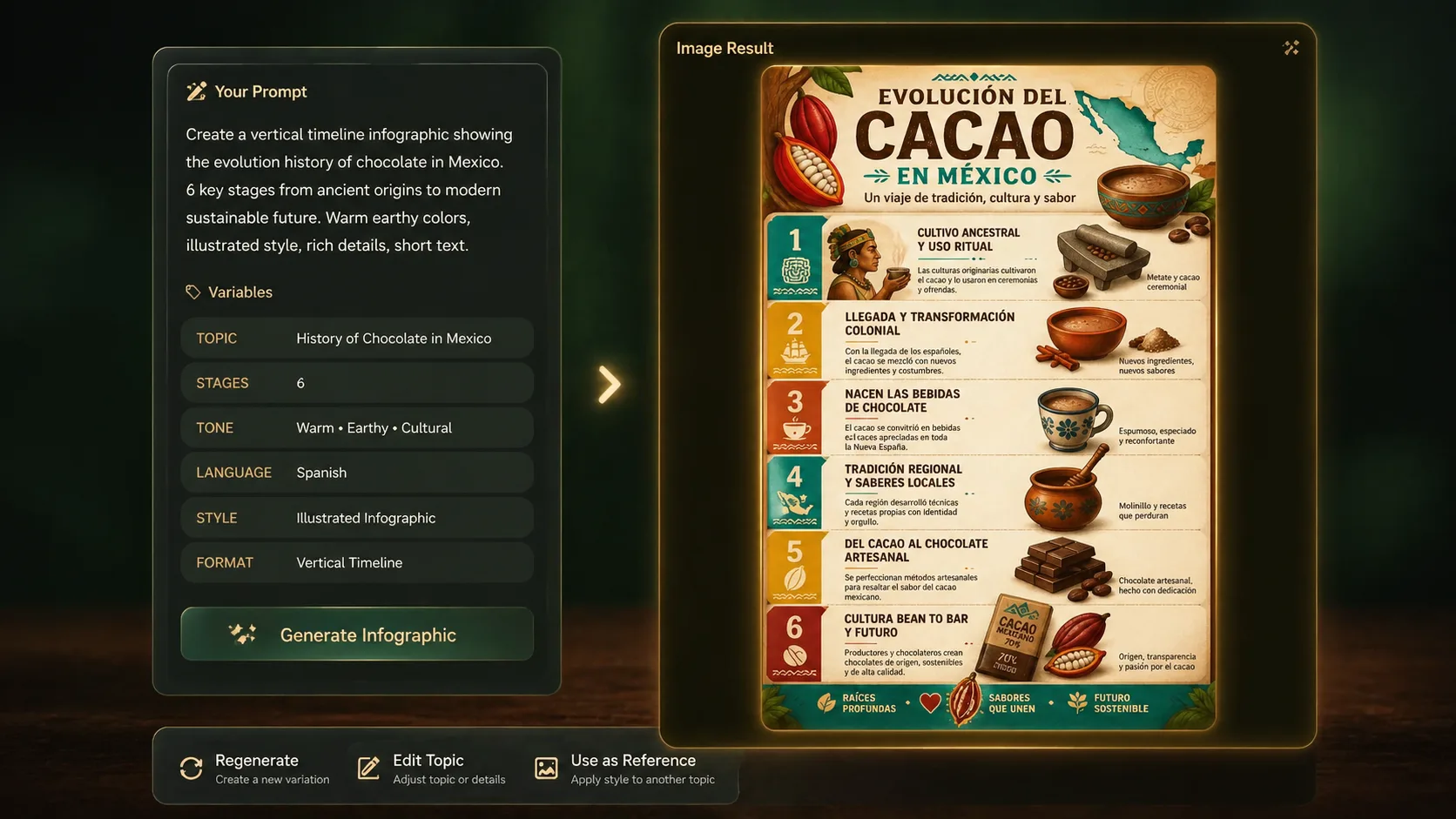Image resolution: width=1456 pixels, height=819 pixels.
Task: Click the sparkle icon in Image Result corner
Action: 1291,48
